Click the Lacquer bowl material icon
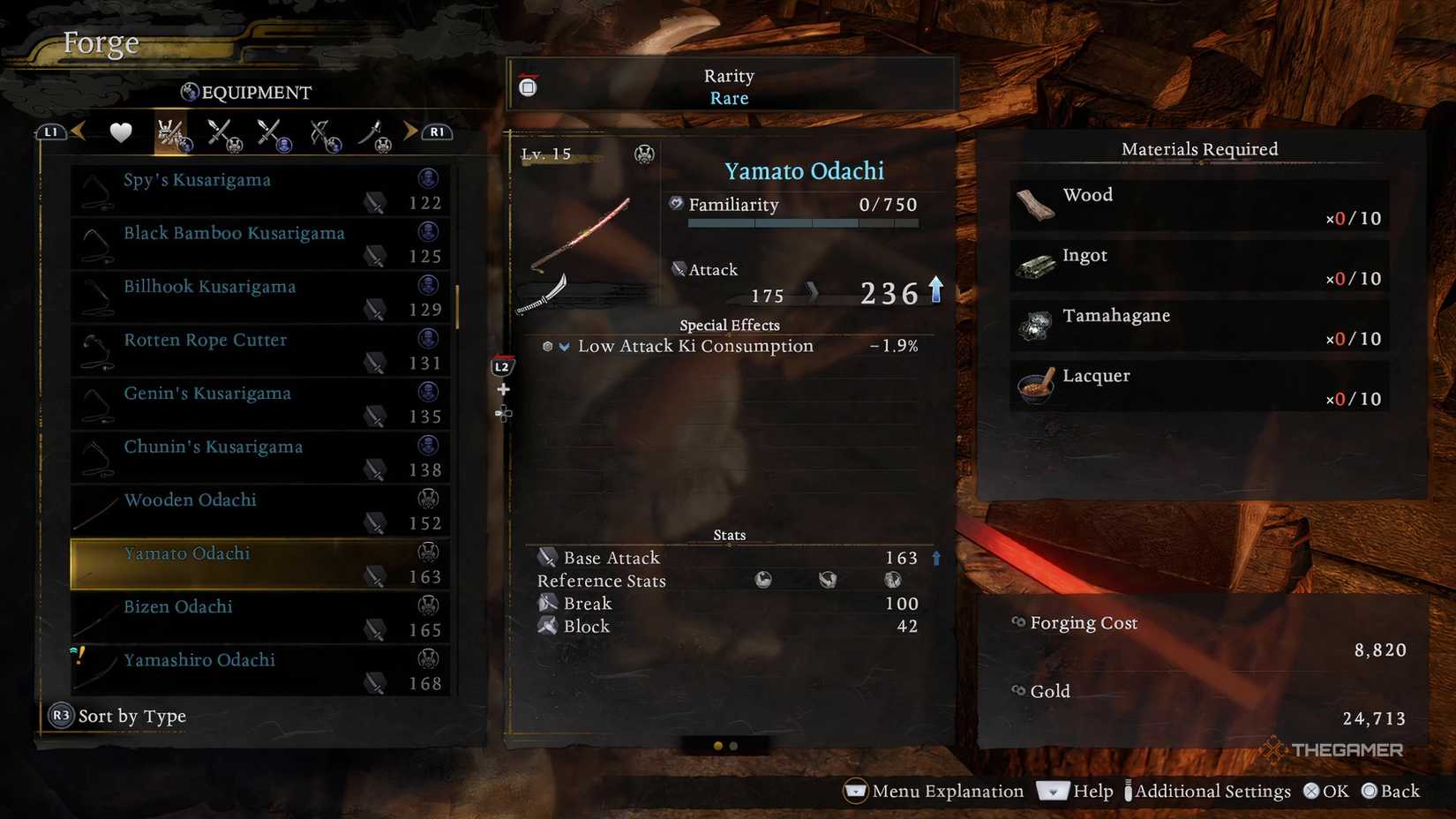Image resolution: width=1456 pixels, height=819 pixels. coord(1034,386)
